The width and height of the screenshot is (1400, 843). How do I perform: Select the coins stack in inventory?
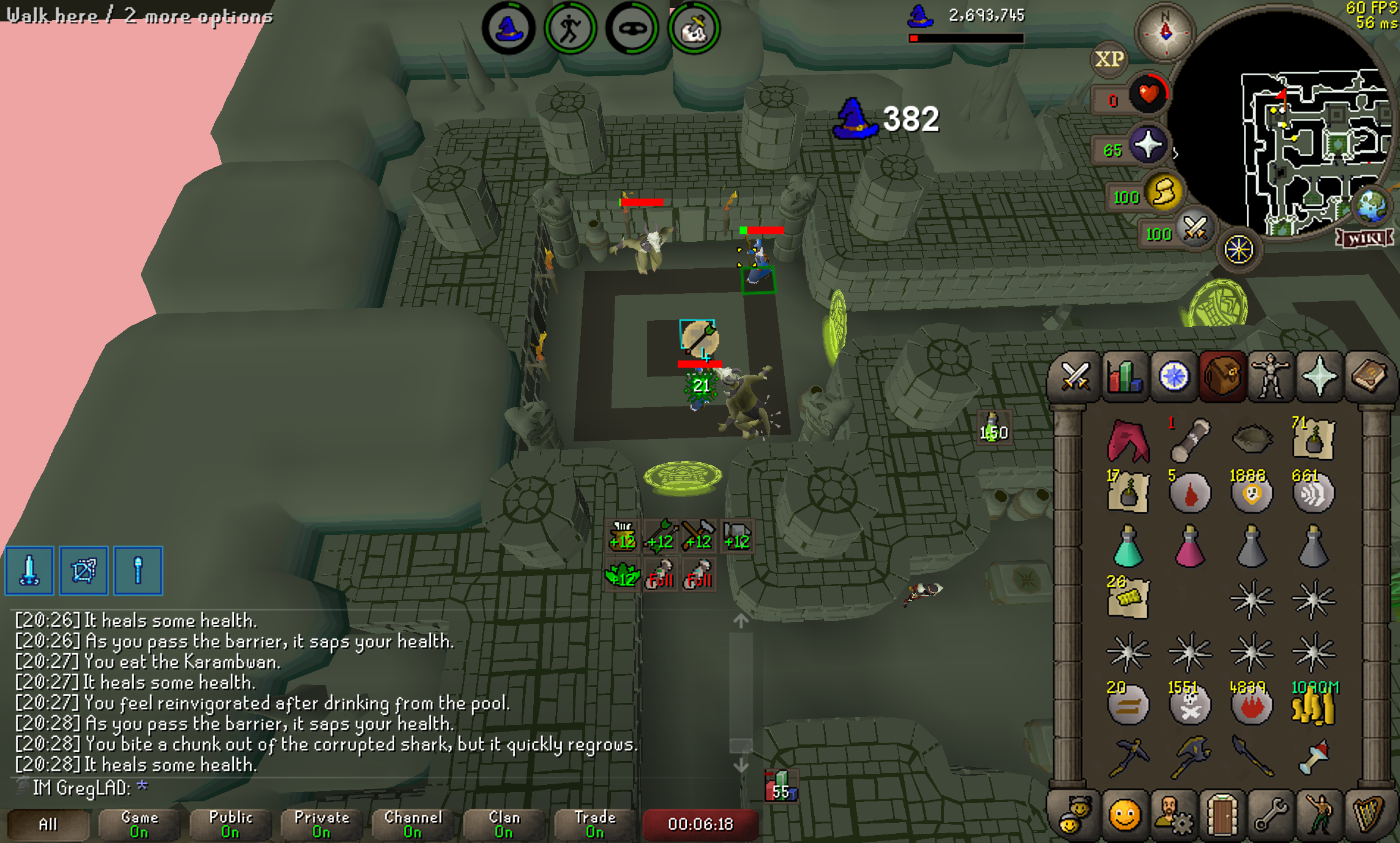point(1313,705)
